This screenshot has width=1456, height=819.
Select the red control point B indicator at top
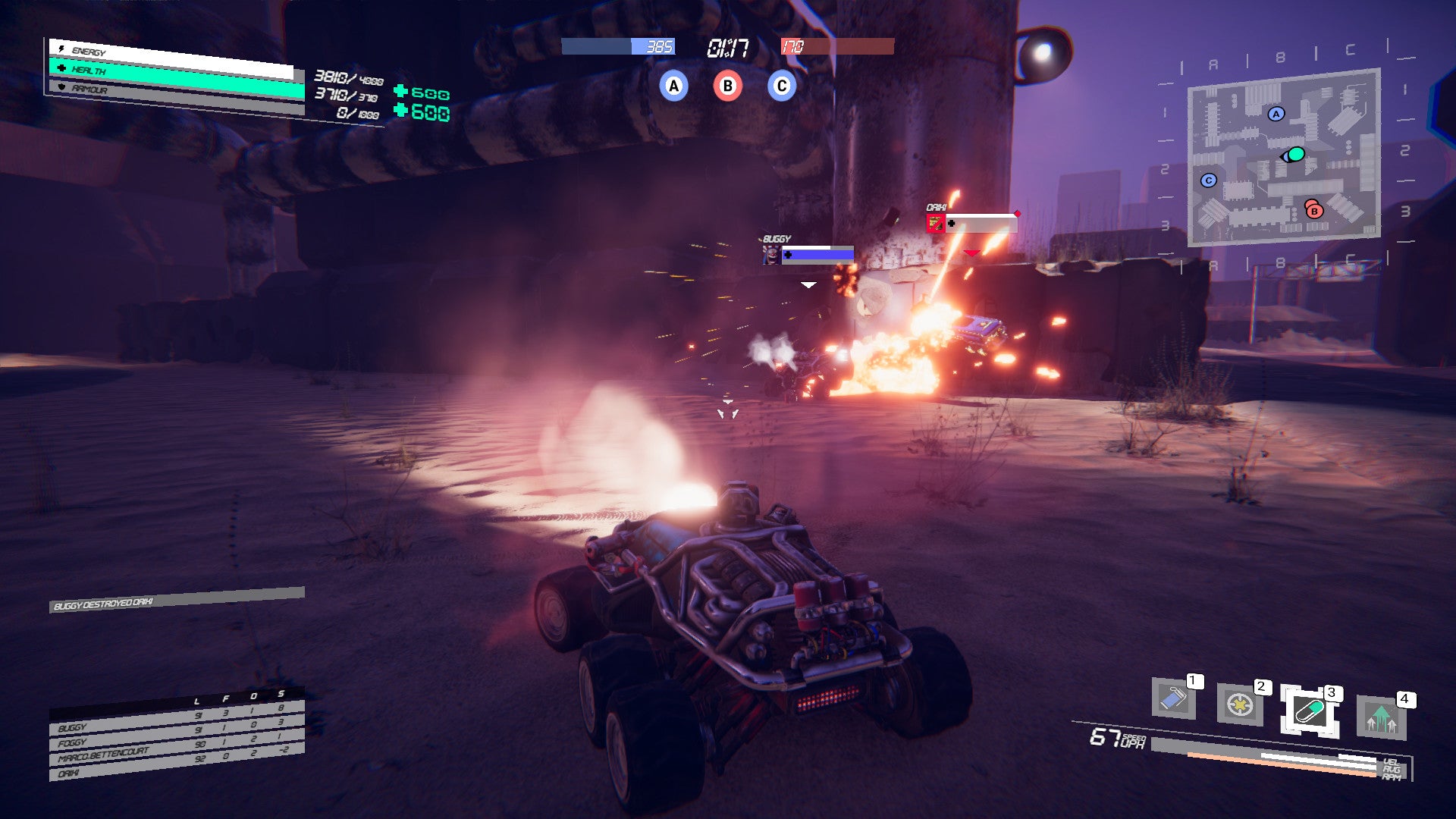coord(727,86)
